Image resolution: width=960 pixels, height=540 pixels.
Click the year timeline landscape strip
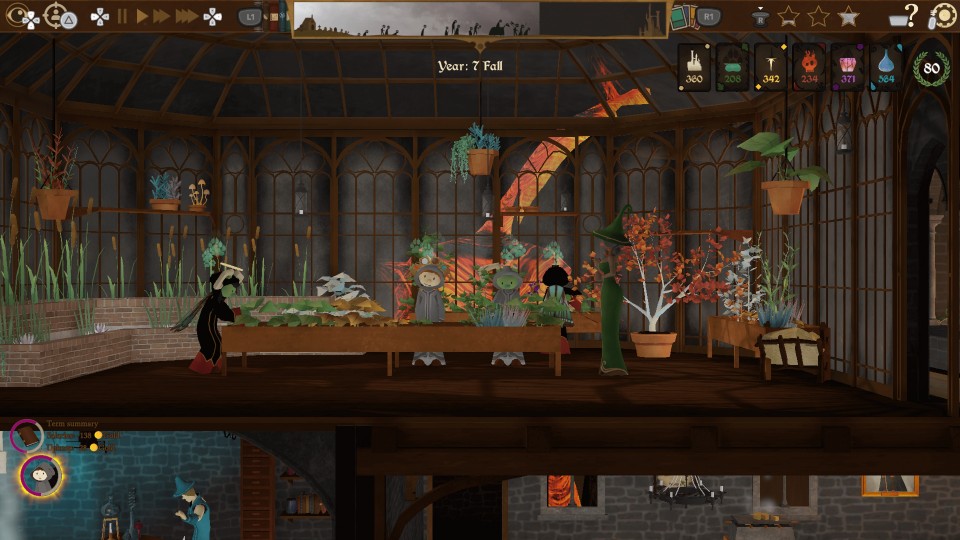click(x=480, y=19)
